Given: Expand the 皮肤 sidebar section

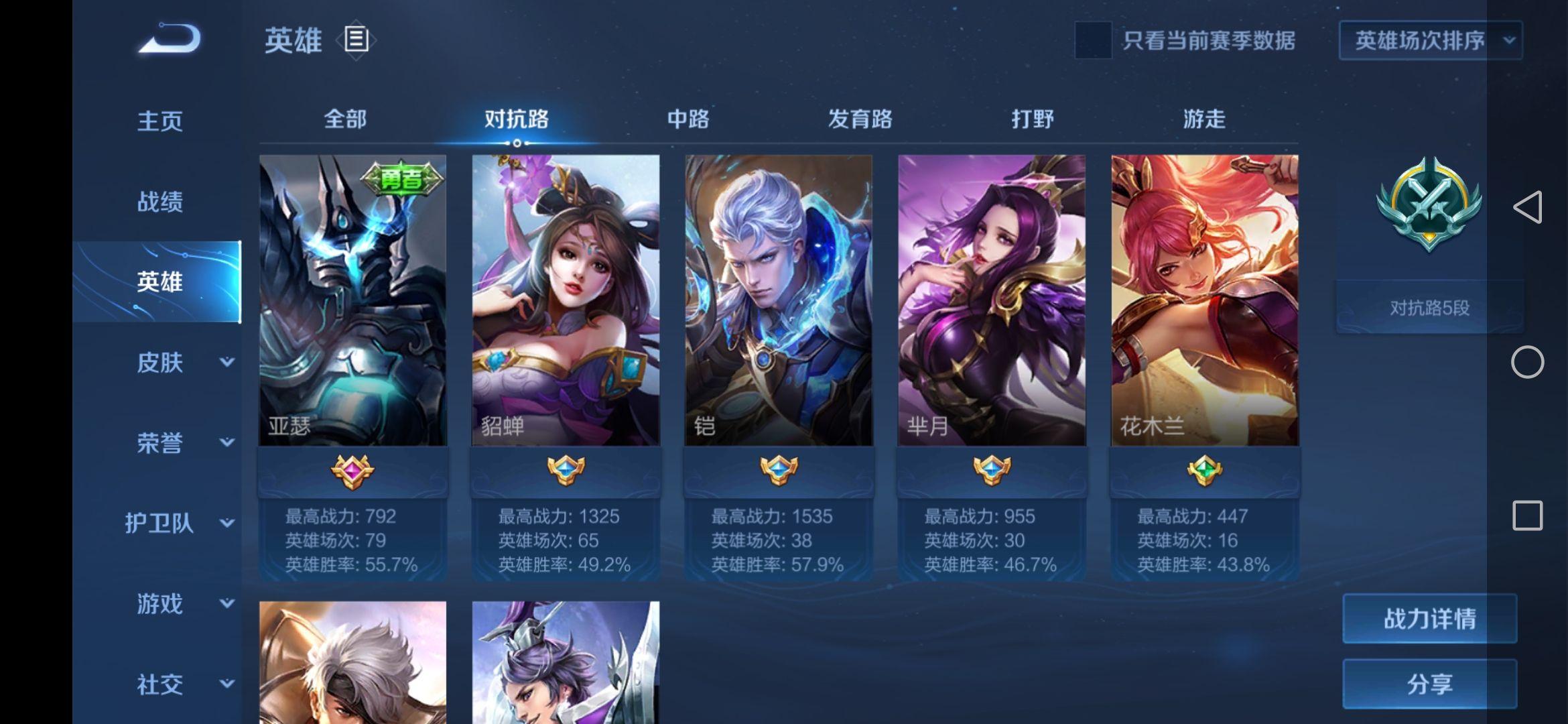Looking at the screenshot, I should [160, 363].
